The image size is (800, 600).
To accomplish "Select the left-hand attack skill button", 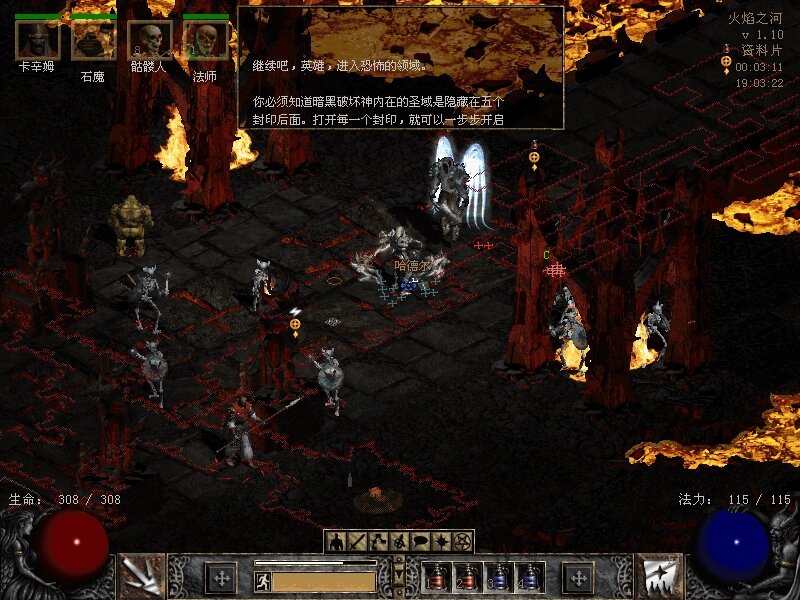I will (x=141, y=576).
